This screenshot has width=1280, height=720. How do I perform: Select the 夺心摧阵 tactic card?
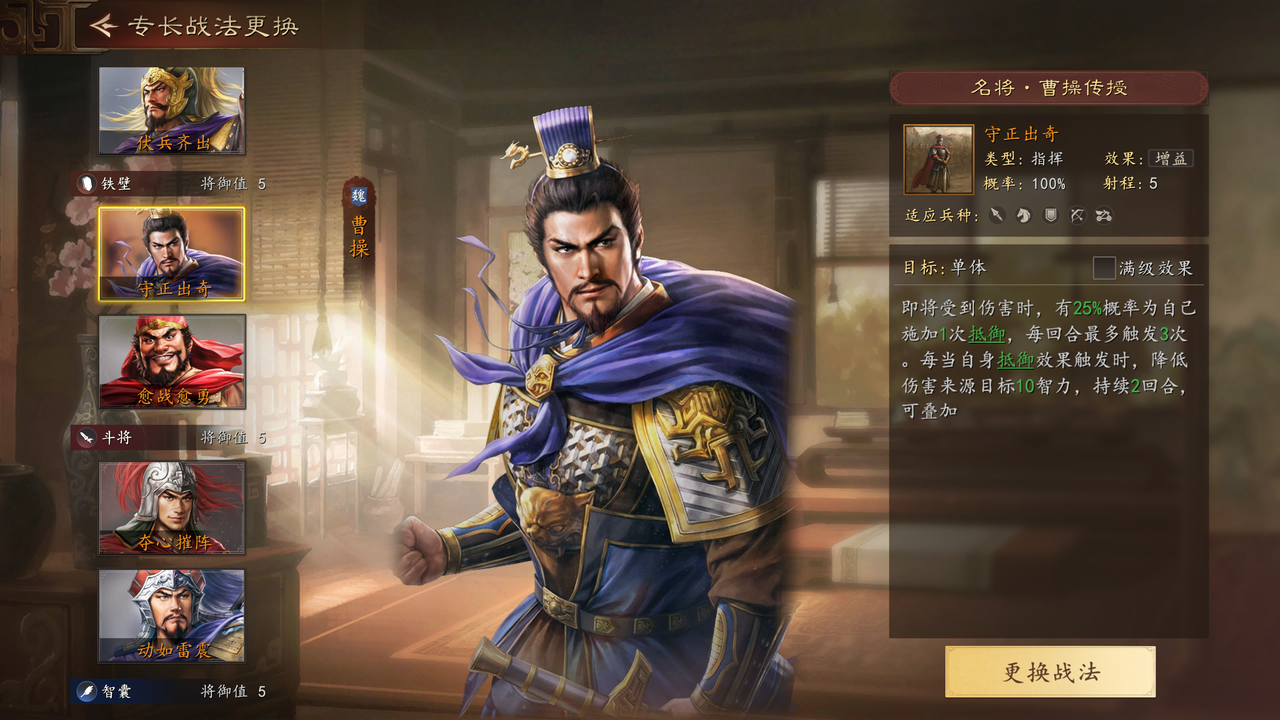coord(171,507)
